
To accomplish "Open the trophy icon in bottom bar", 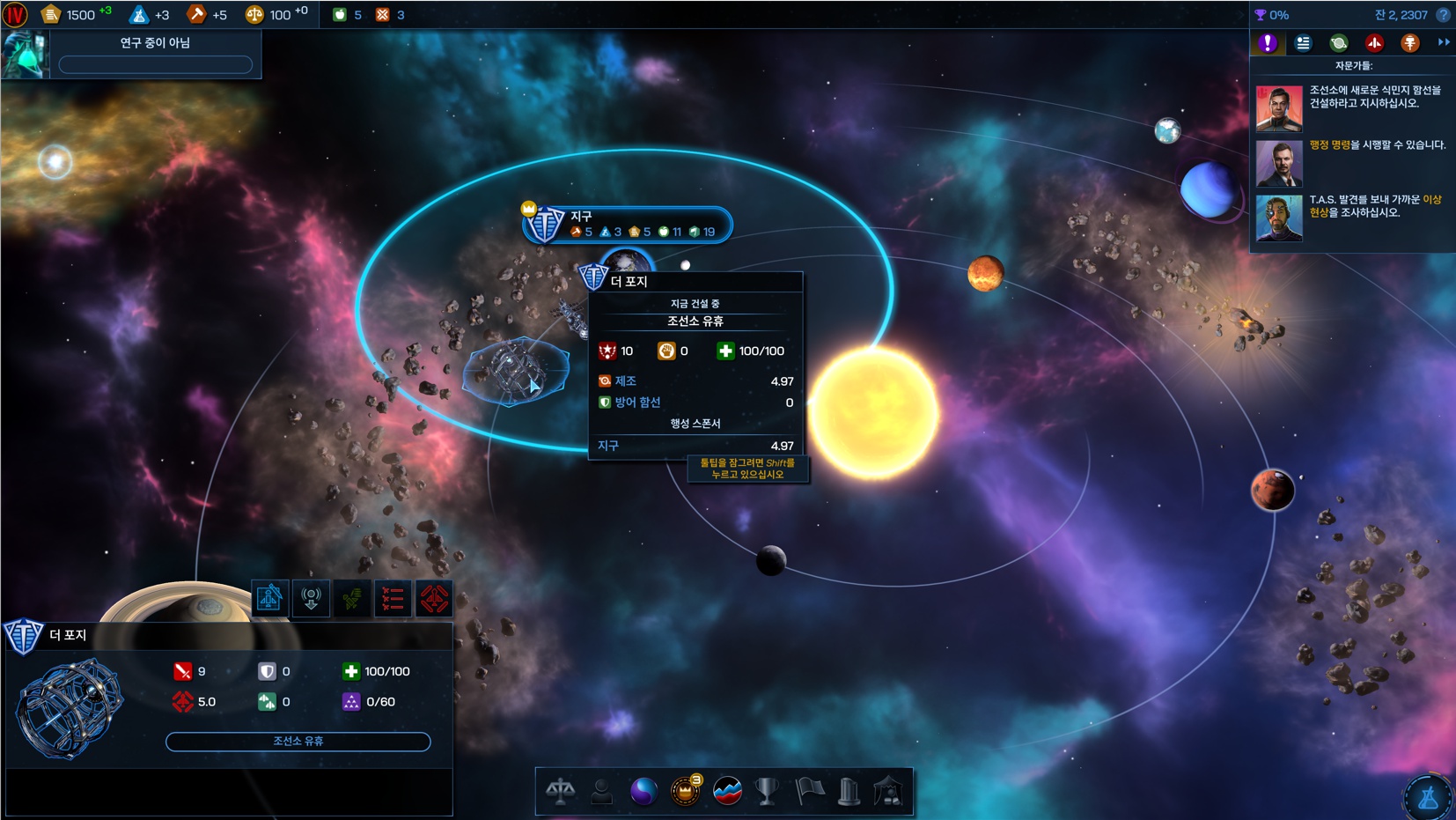I will point(768,791).
